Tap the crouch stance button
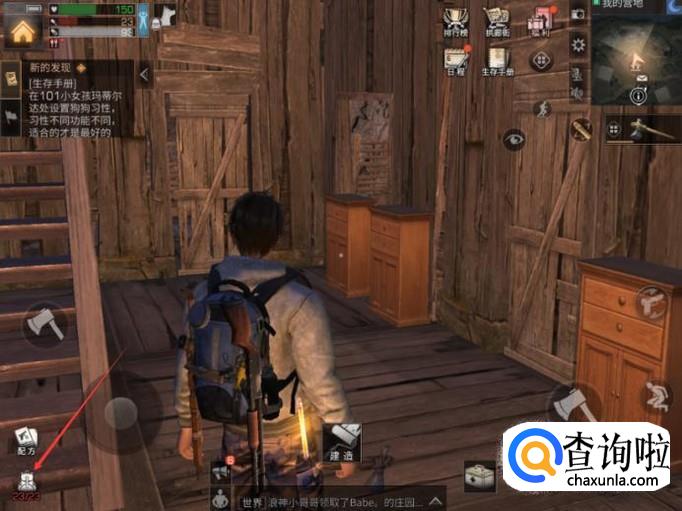Screen dimensions: 682x511 pyautogui.click(x=657, y=395)
